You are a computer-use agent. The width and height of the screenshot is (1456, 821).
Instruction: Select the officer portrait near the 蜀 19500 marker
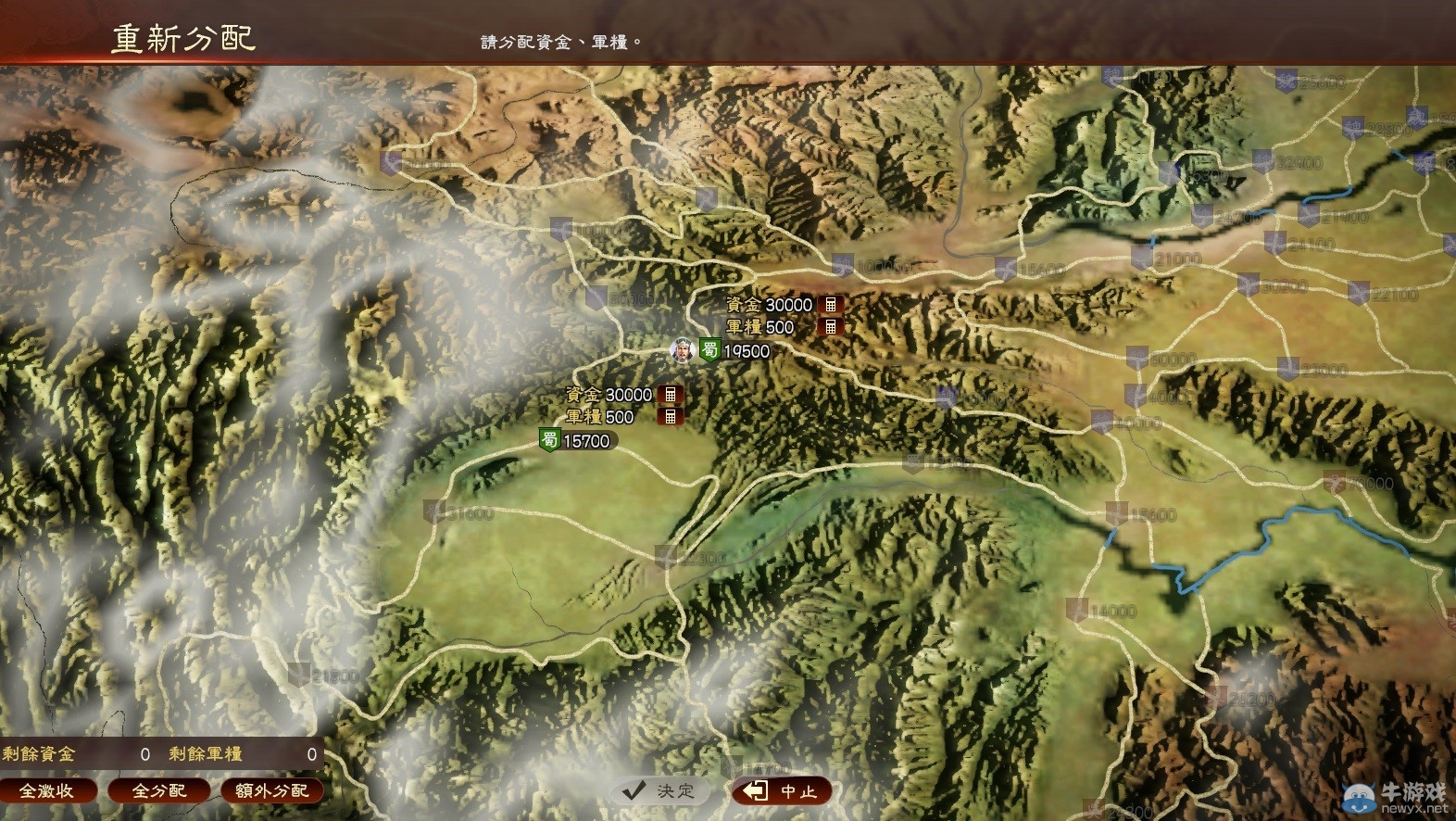pyautogui.click(x=682, y=350)
